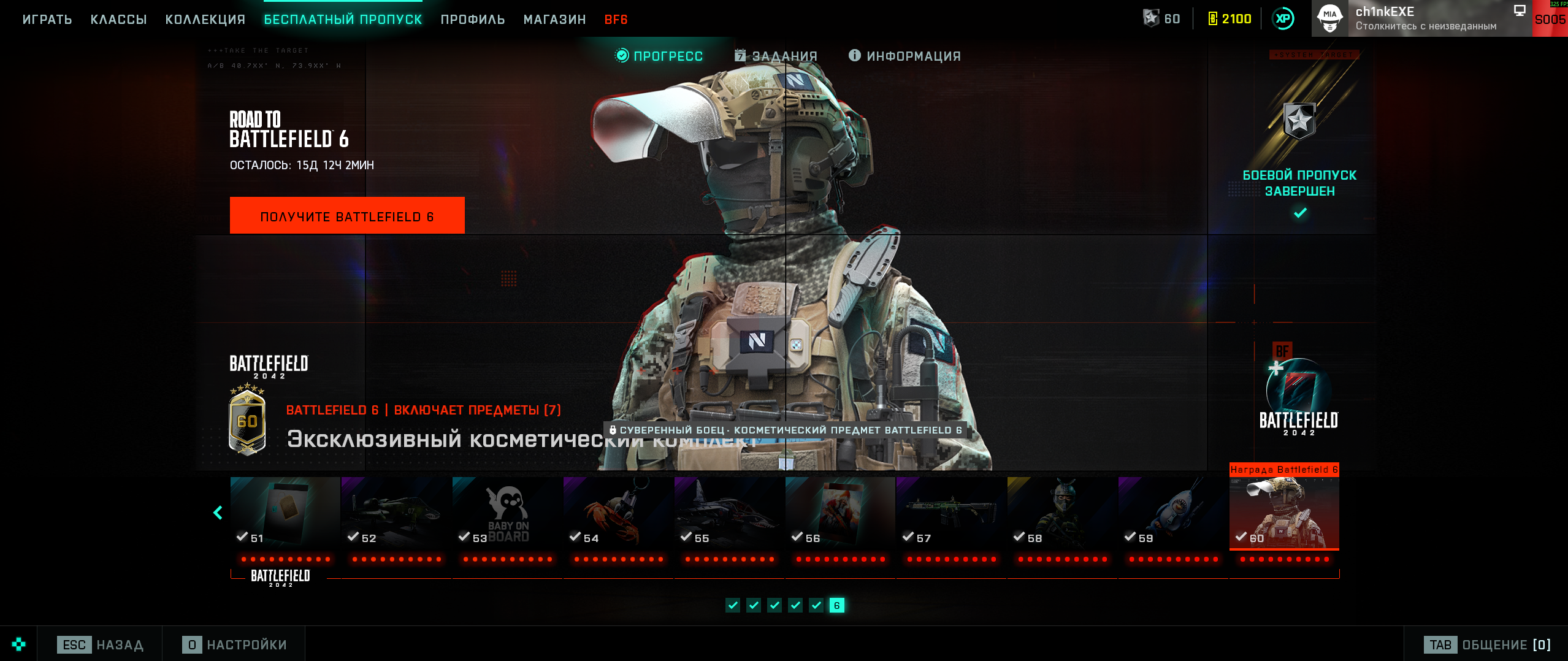Viewport: 1568px width, 661px height.
Task: Open the МАГАЗИН store
Action: (554, 20)
